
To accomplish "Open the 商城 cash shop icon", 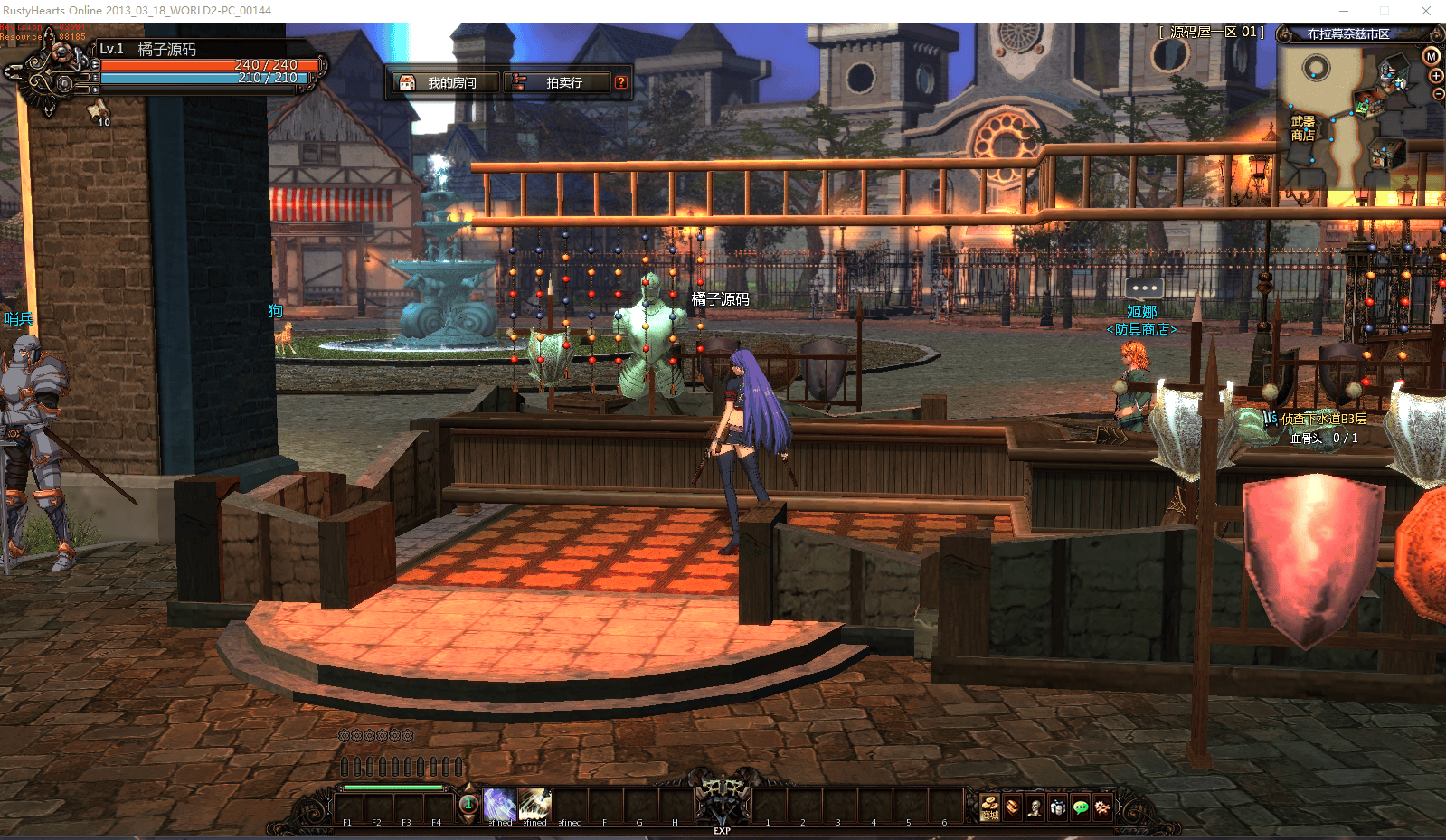I will [x=990, y=807].
